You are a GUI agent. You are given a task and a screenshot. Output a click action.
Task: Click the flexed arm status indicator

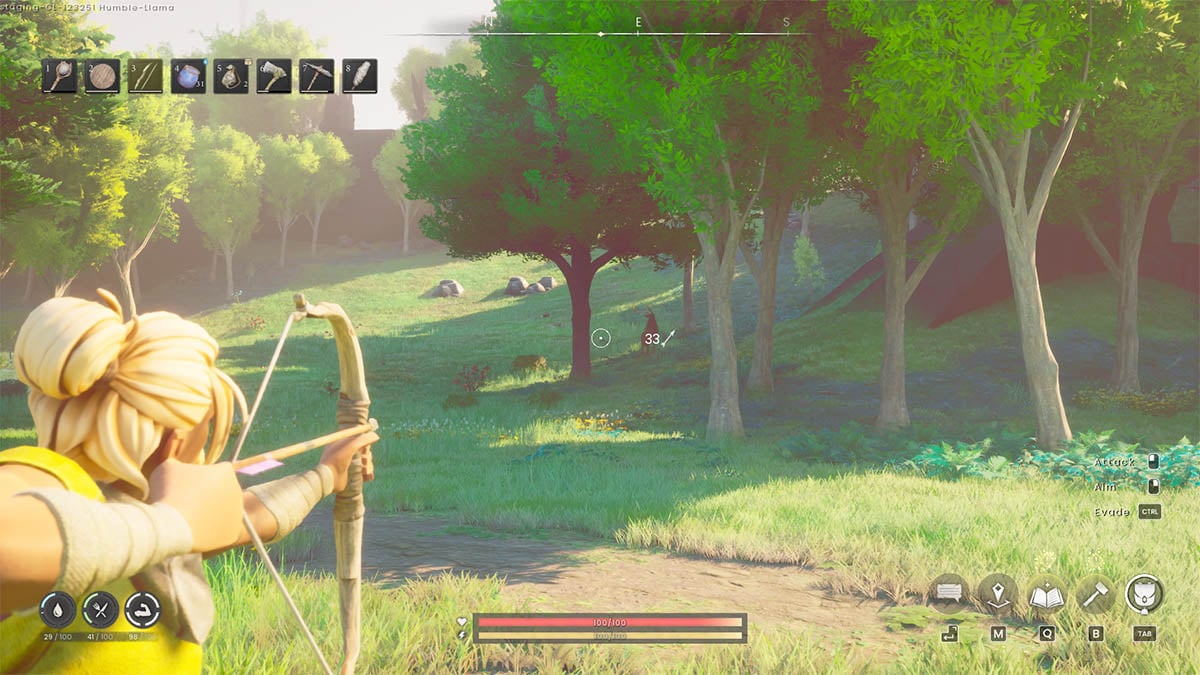tap(142, 609)
